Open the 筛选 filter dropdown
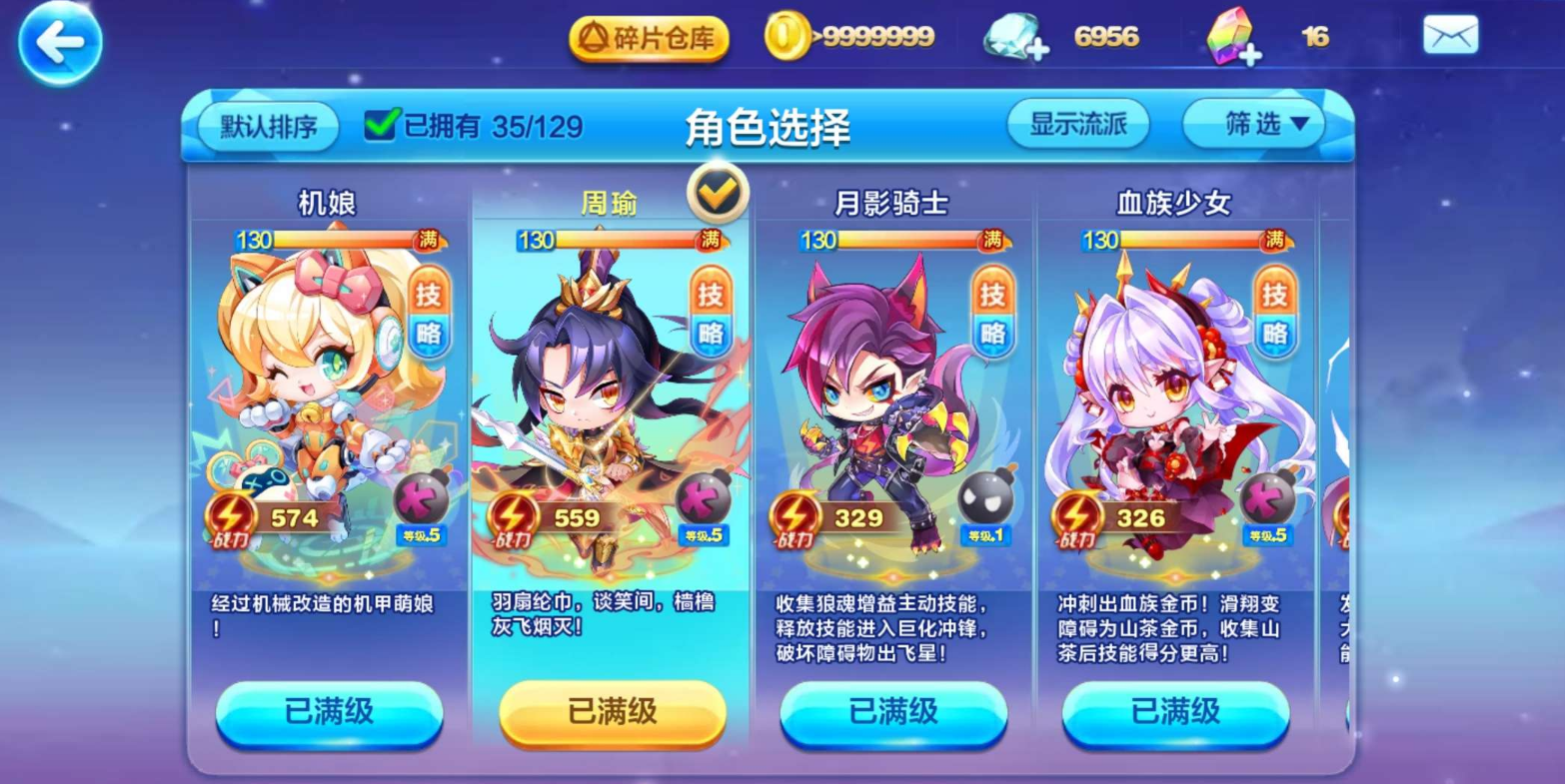 (x=1253, y=123)
